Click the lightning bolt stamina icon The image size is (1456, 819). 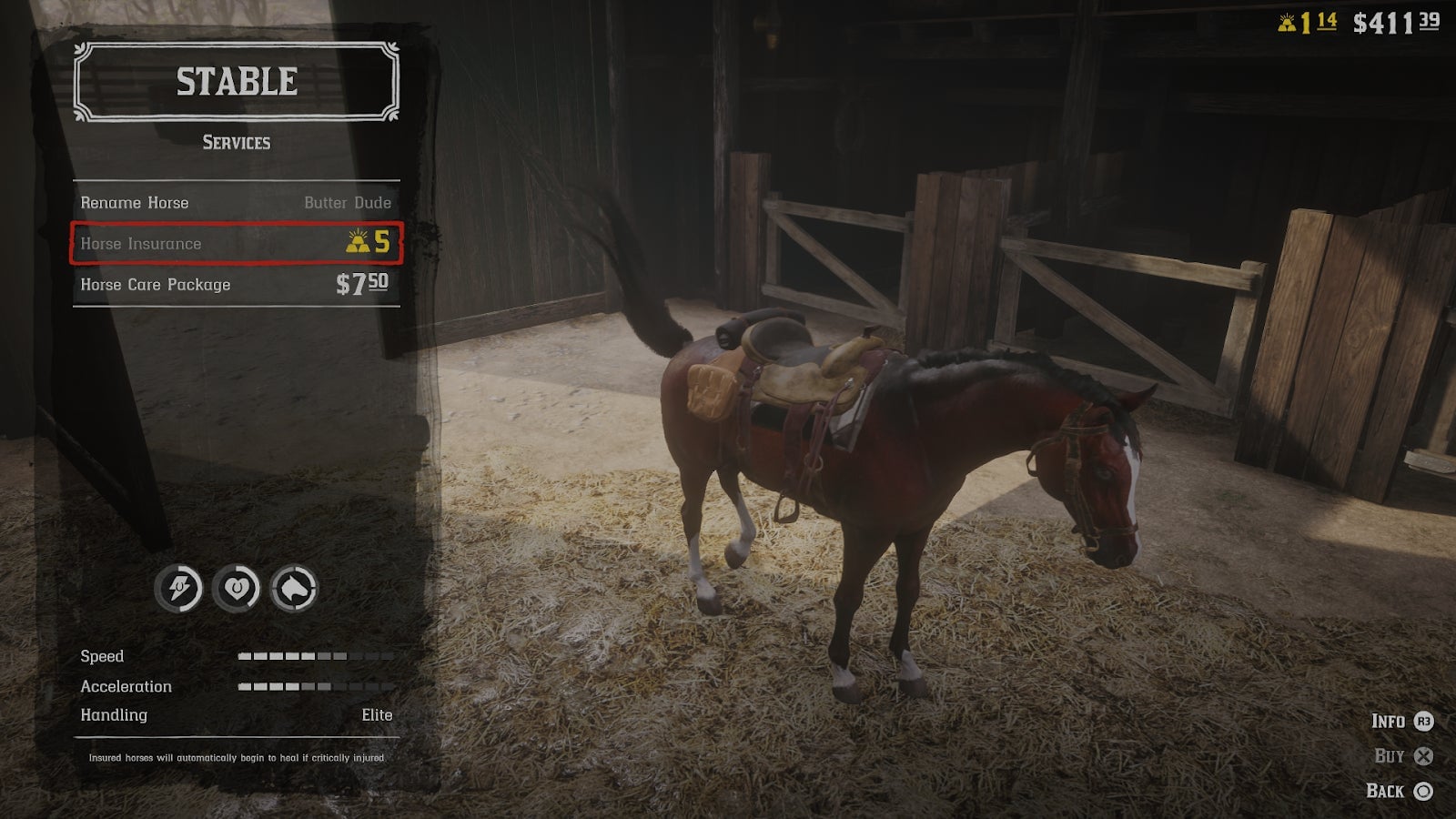click(x=178, y=589)
